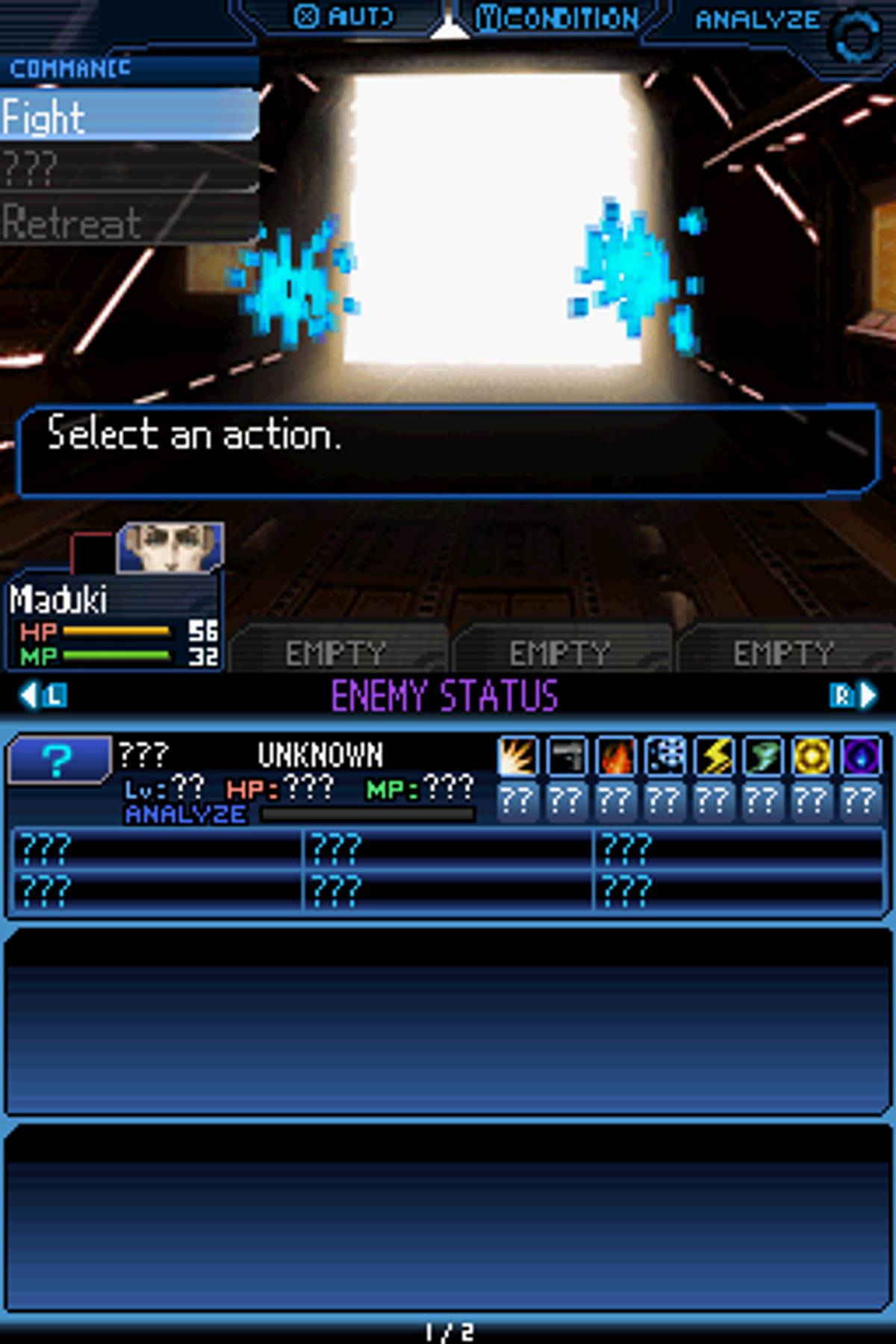Select the yellow expel affinity icon
Screen dimensions: 896x1344
[812, 756]
